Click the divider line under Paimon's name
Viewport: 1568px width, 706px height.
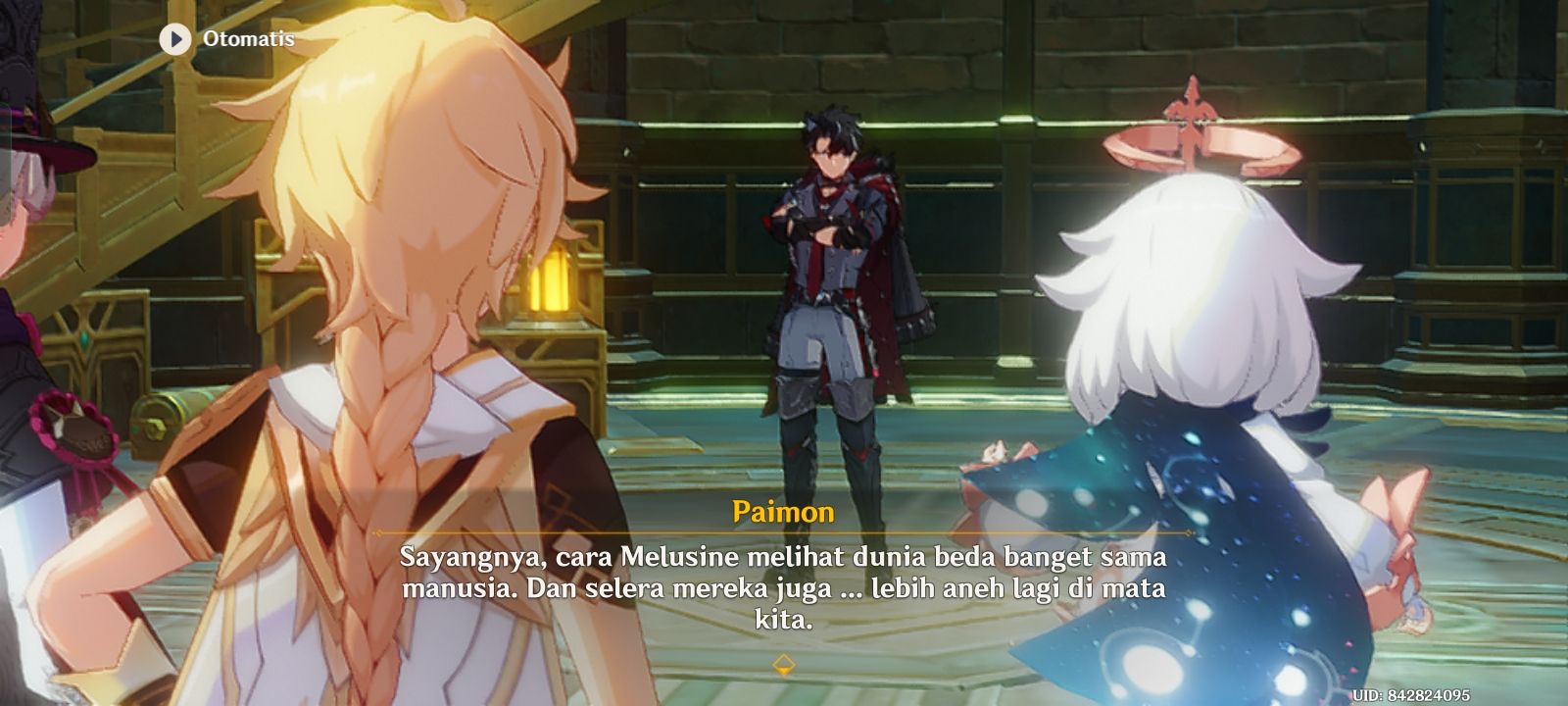[783, 530]
